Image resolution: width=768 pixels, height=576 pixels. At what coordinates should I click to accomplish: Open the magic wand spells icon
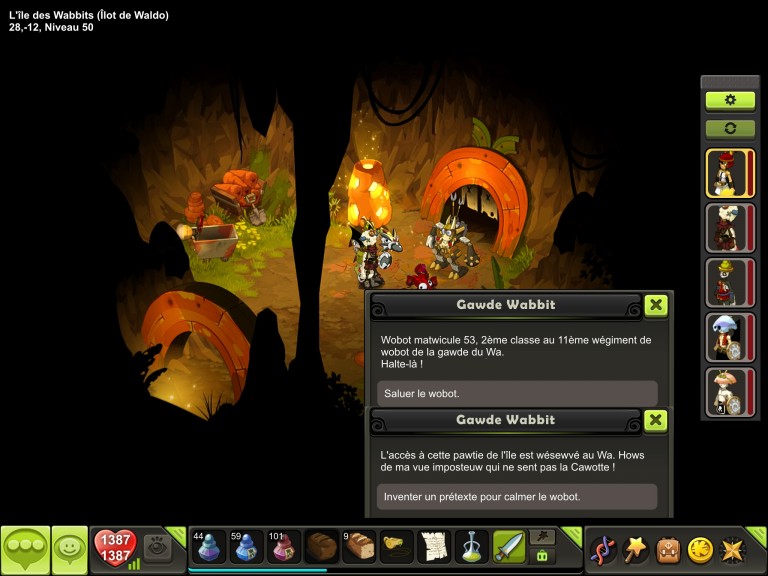coord(636,550)
